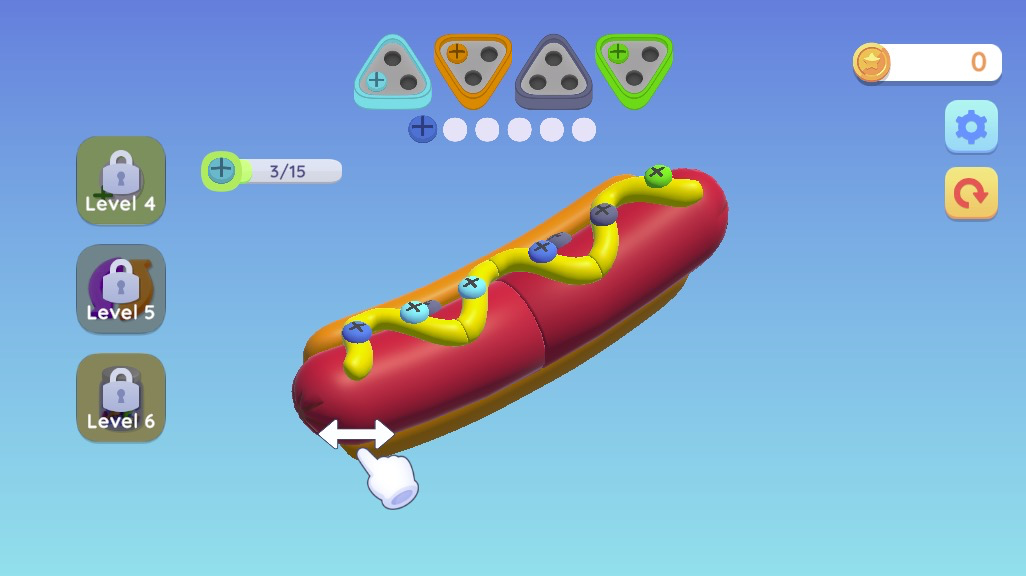1026x576 pixels.
Task: Remove the dark gray screw
Action: 603,213
